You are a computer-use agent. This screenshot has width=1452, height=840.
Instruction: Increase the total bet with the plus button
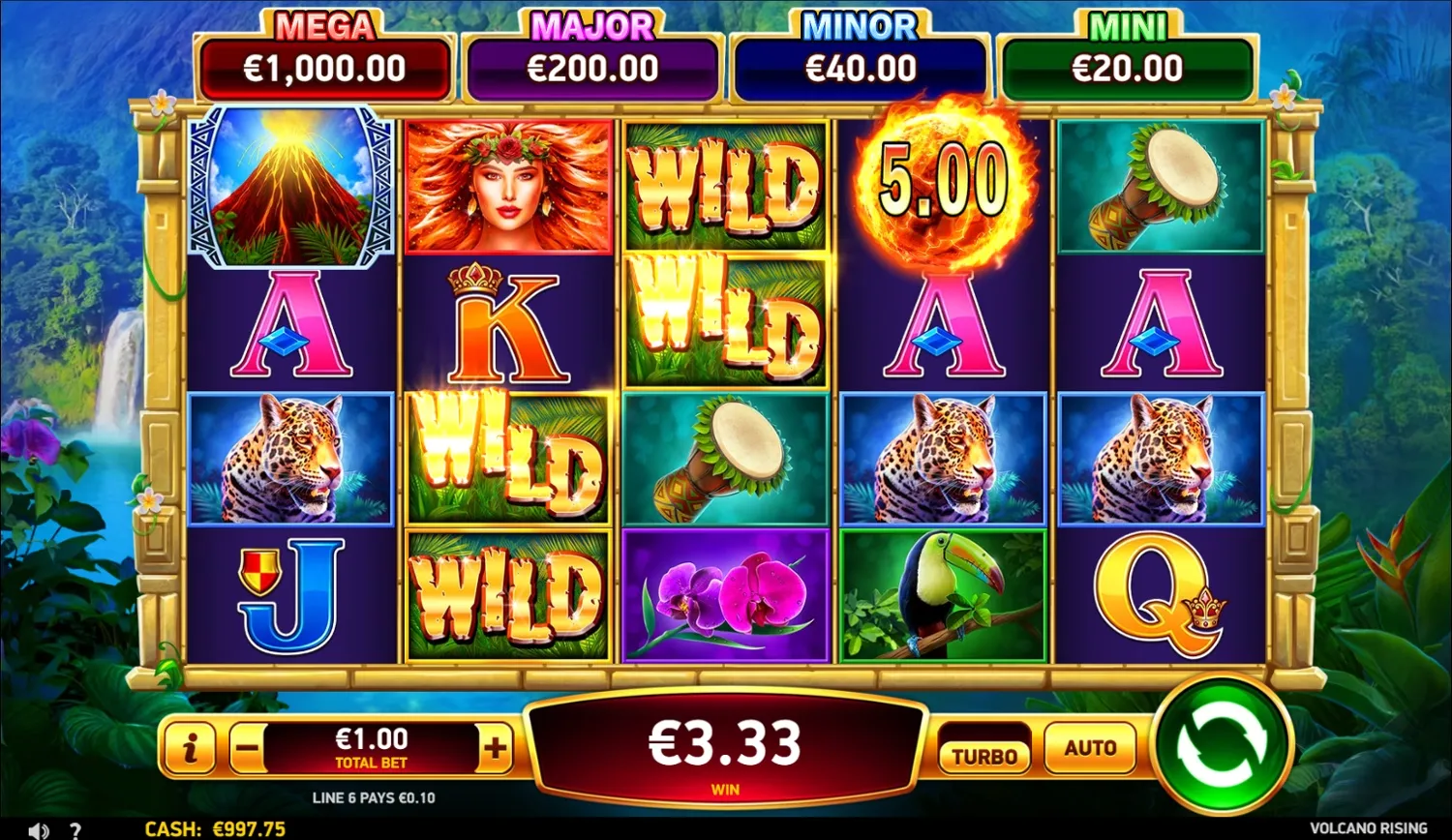pos(496,747)
